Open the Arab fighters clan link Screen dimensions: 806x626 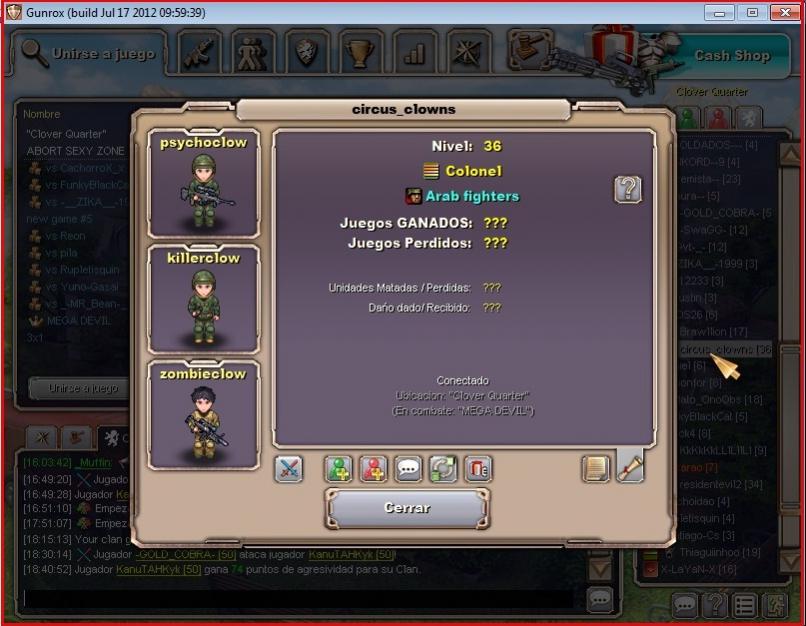coord(472,196)
